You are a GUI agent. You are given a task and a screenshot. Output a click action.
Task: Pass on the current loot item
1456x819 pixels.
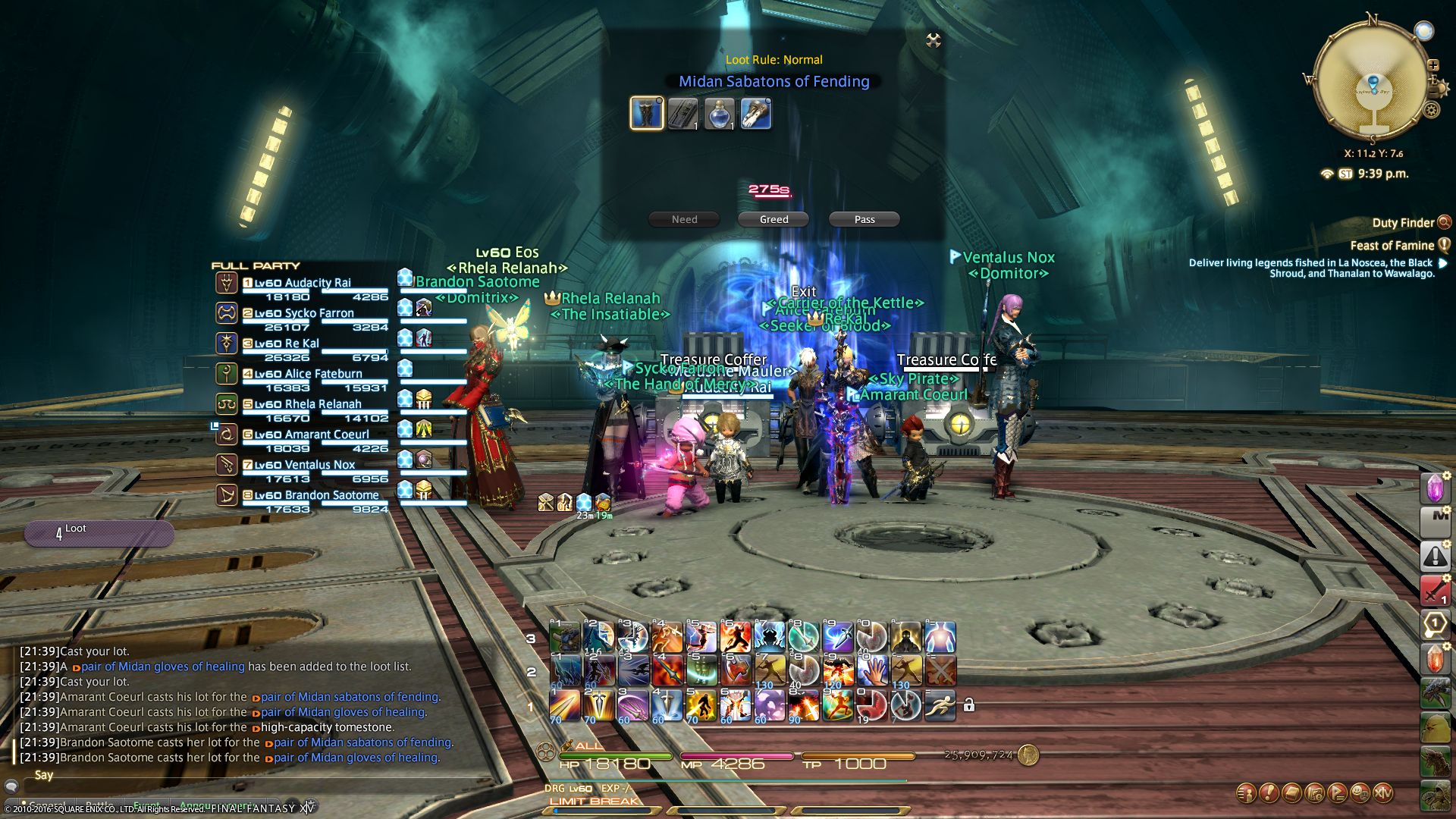point(864,219)
